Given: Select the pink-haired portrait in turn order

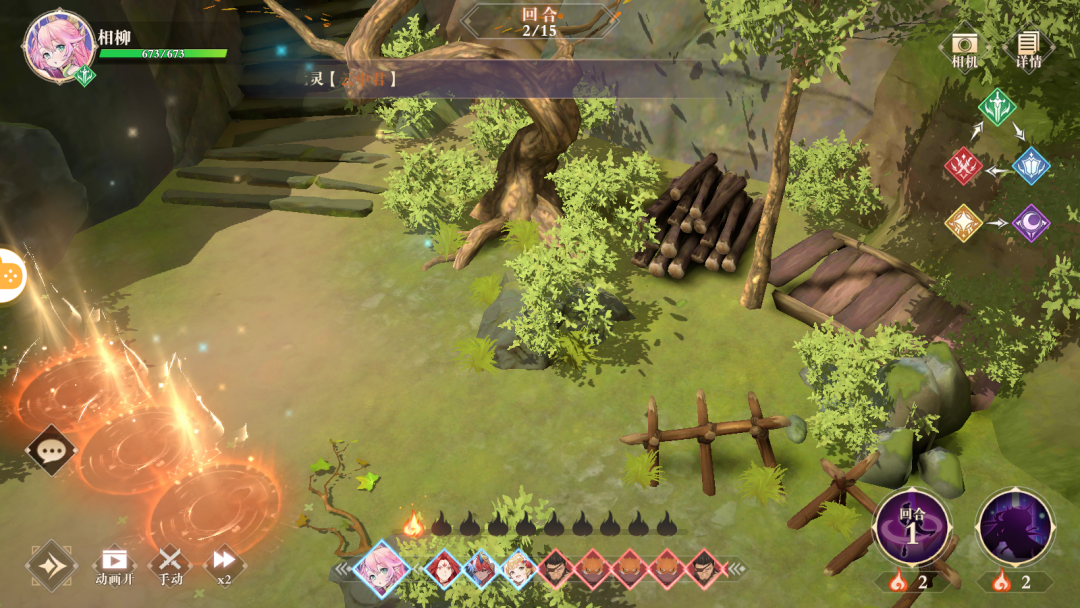Looking at the screenshot, I should (x=381, y=569).
